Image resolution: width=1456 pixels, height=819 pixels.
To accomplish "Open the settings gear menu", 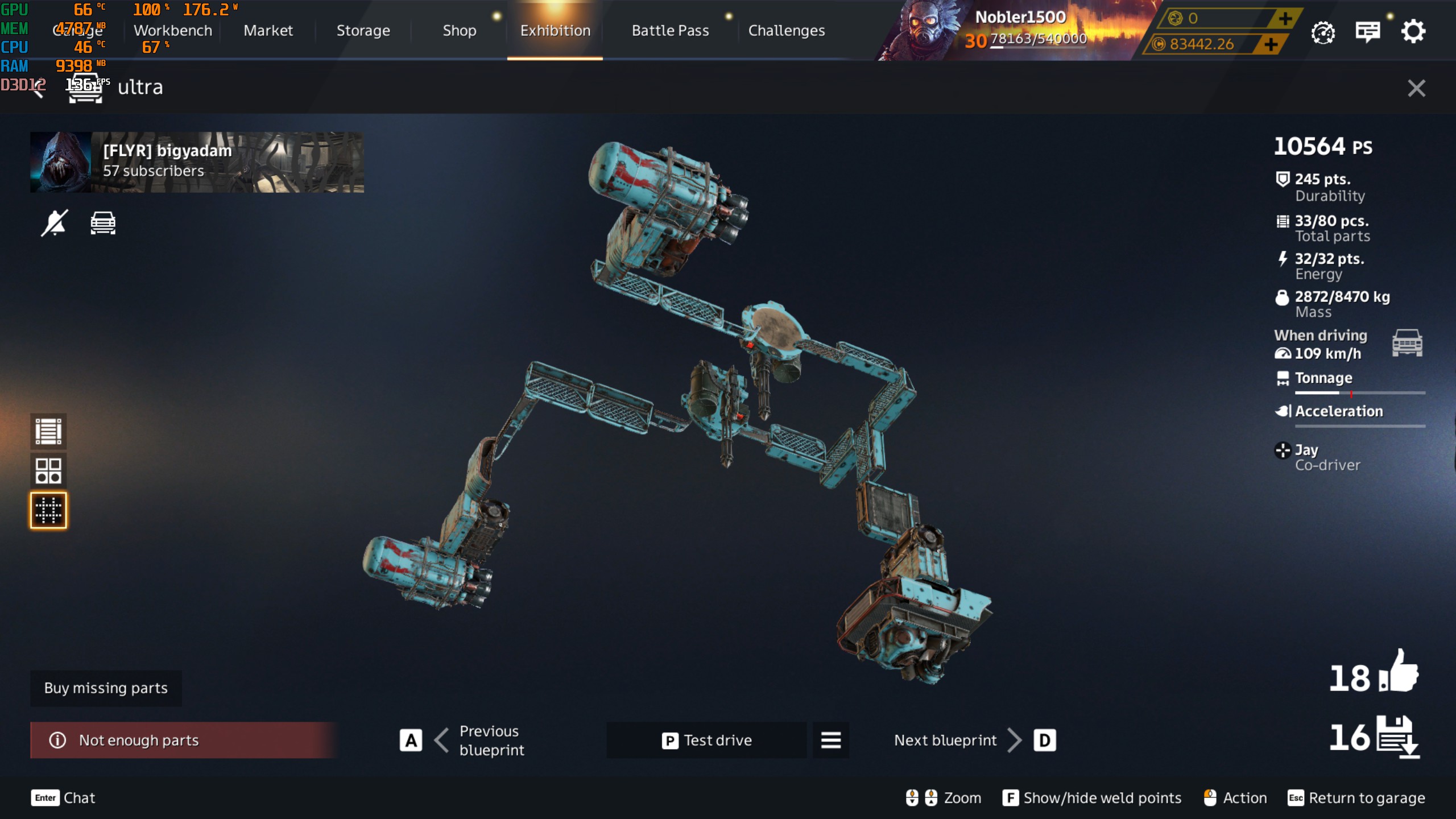I will coord(1413,32).
